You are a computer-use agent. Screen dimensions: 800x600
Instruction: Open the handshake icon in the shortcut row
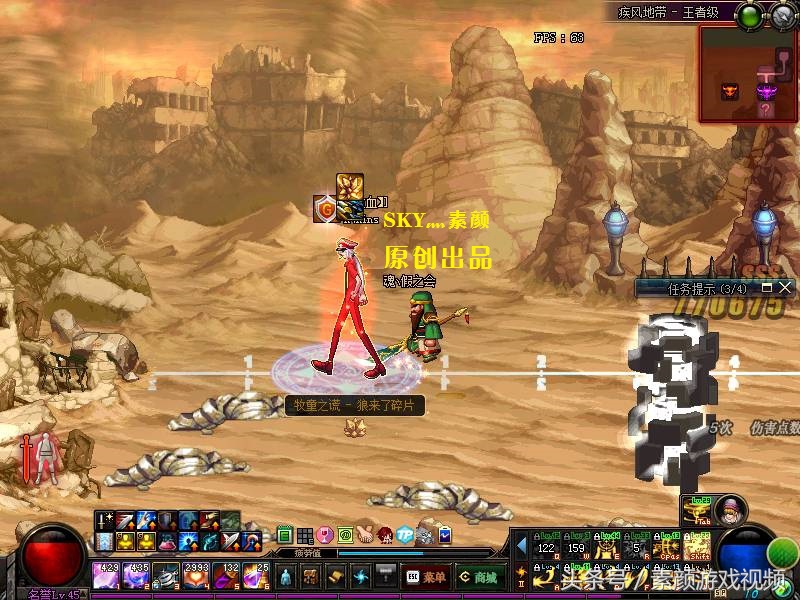[365, 535]
